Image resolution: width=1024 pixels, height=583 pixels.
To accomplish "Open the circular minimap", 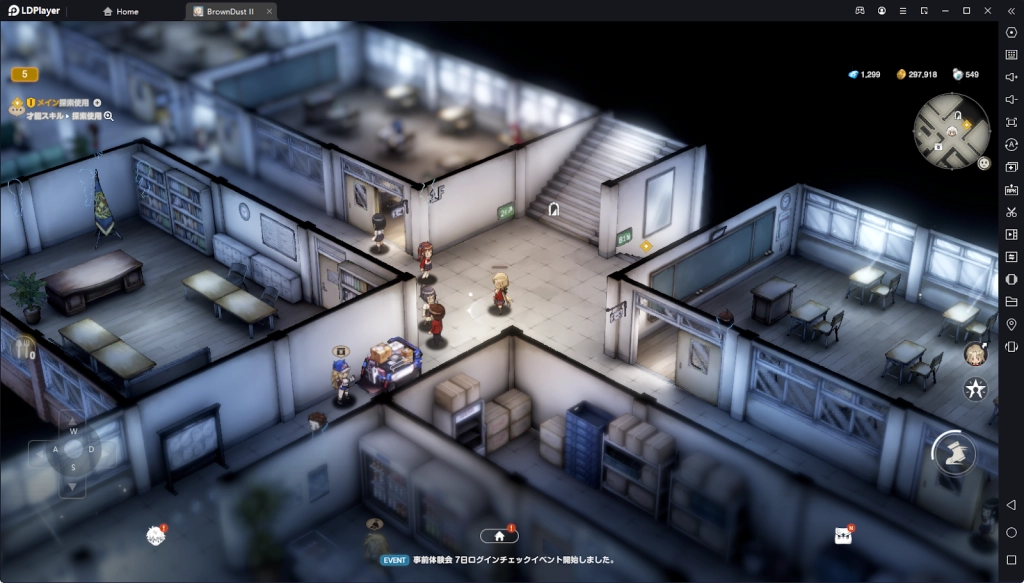I will [x=950, y=128].
